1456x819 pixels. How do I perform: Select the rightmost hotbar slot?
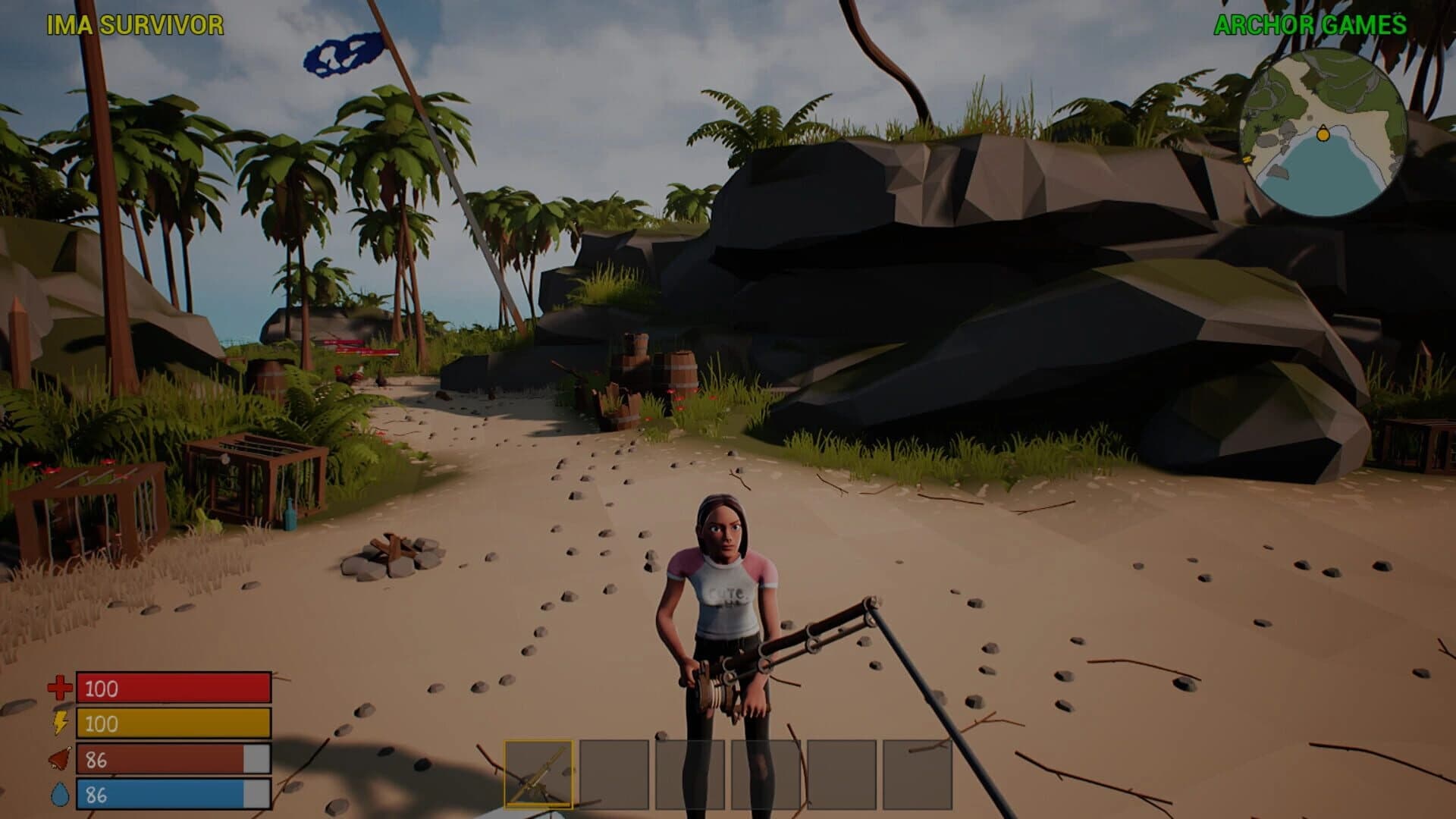click(x=918, y=773)
